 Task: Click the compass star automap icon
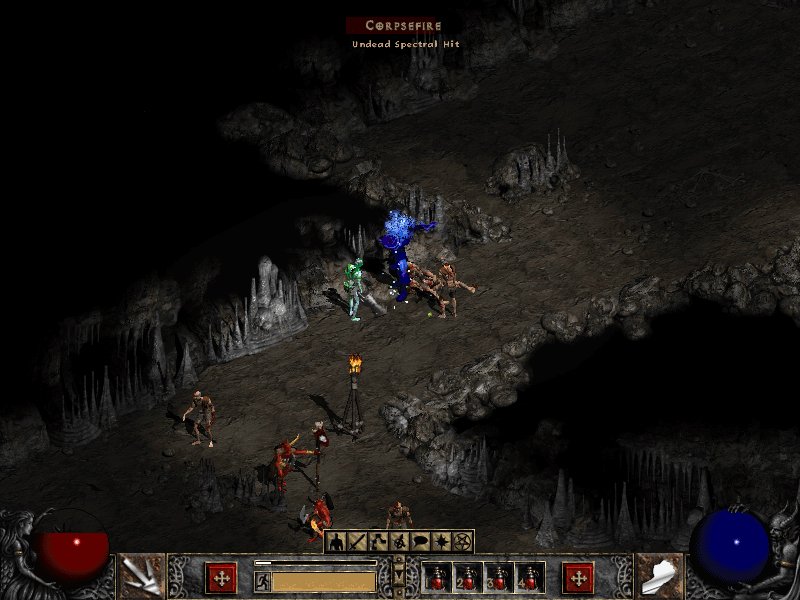(x=440, y=542)
